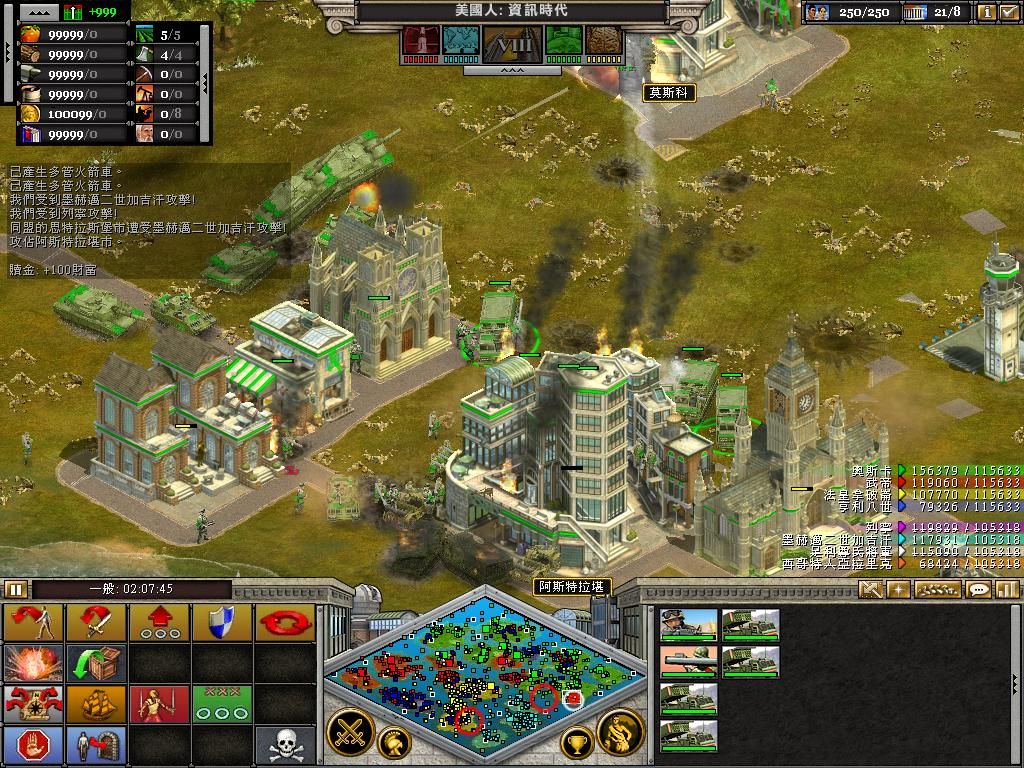Click the gold trophy button near minimap

point(576,742)
